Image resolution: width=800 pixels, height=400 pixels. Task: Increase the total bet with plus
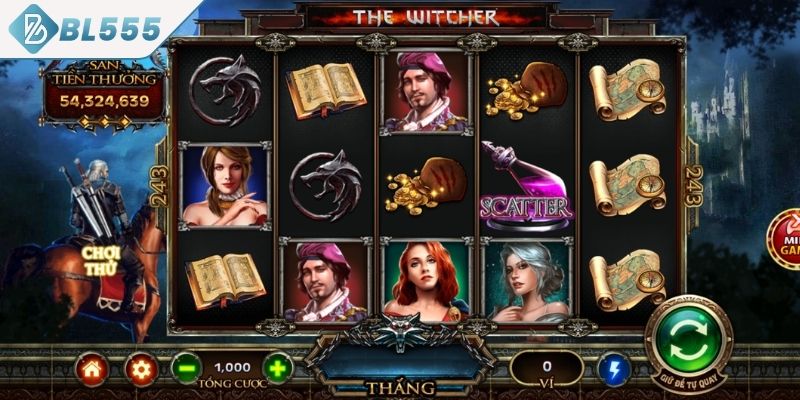[279, 368]
